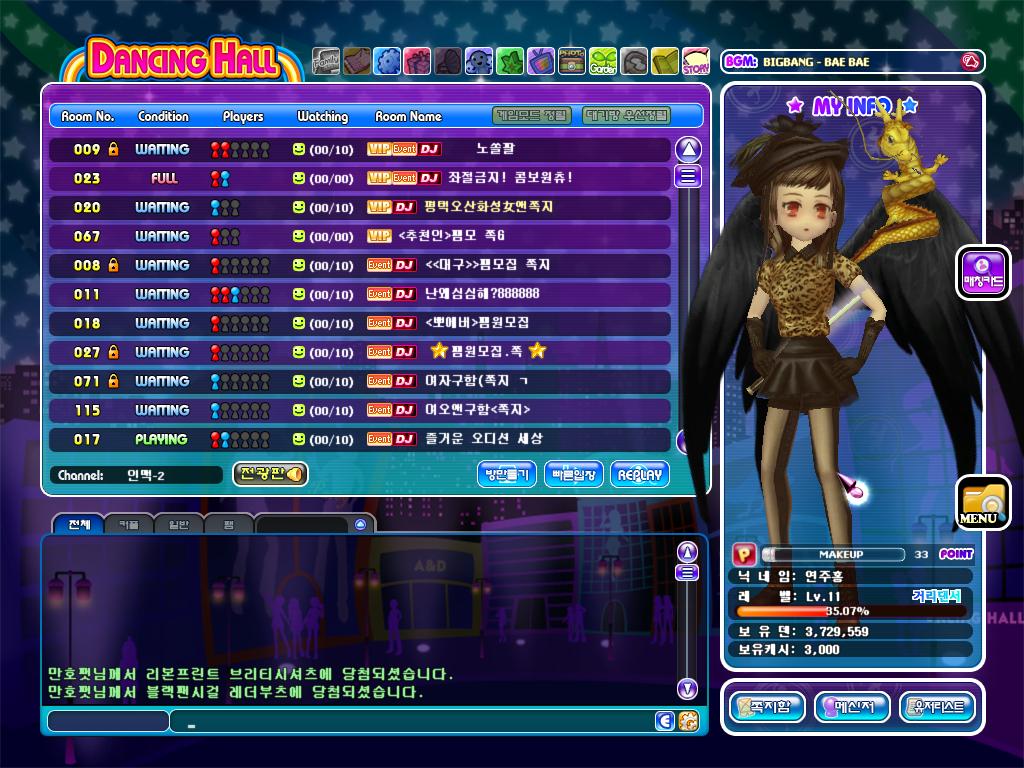Launch the 메신저 messenger

point(852,708)
